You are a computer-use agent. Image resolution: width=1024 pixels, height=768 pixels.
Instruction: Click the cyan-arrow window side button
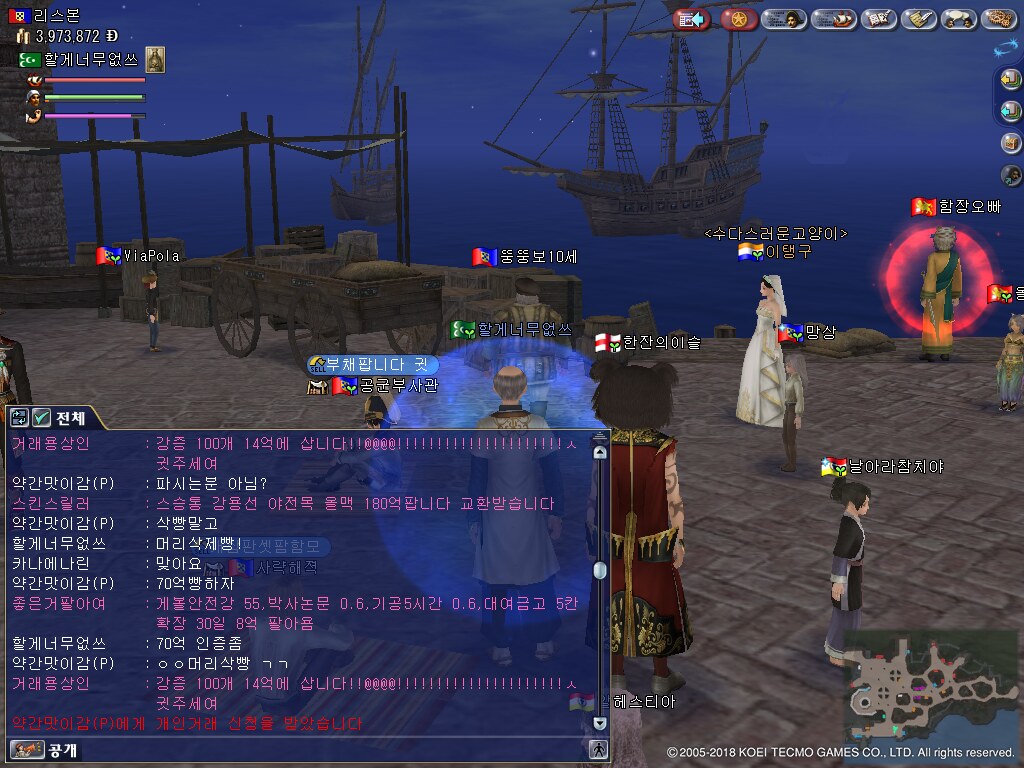pyautogui.click(x=1010, y=110)
